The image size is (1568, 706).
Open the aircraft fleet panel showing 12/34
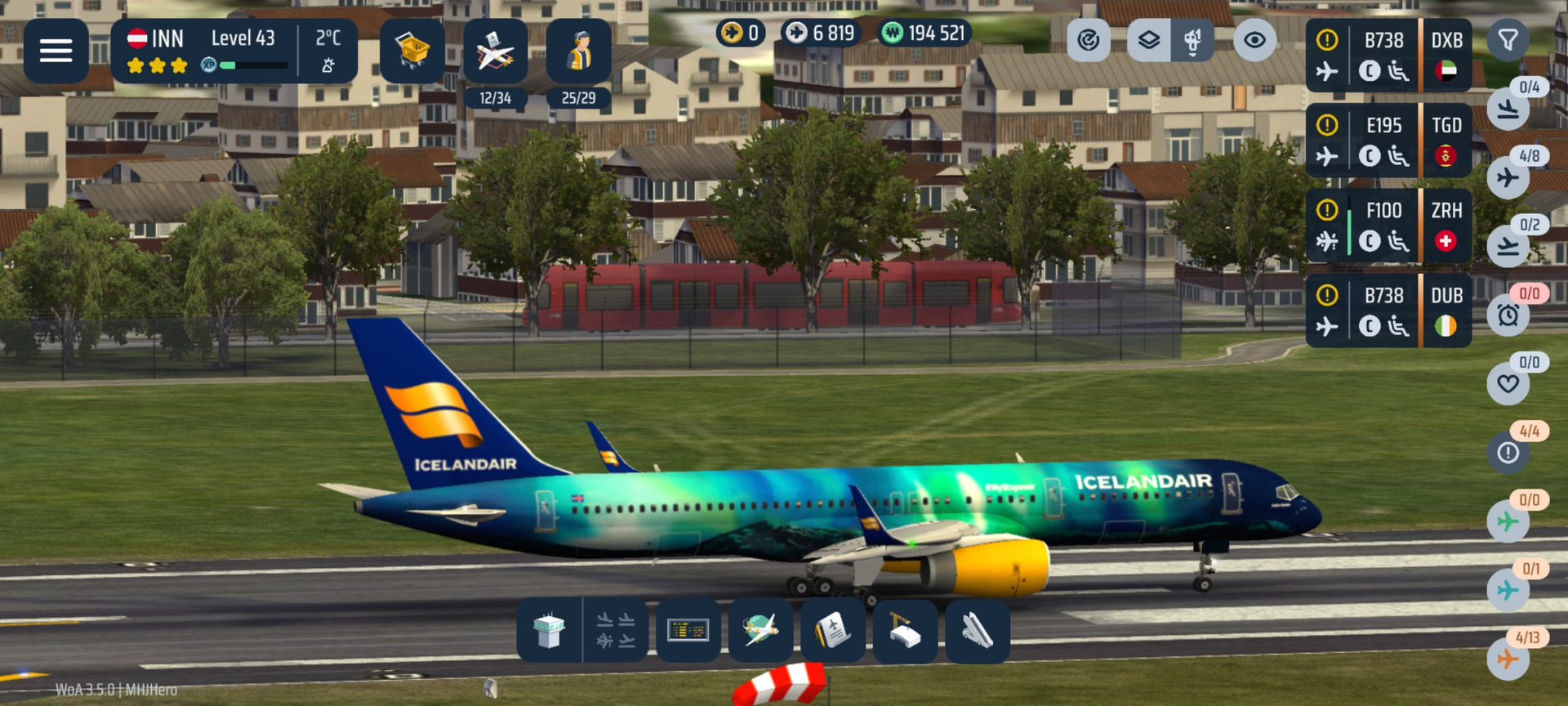495,52
